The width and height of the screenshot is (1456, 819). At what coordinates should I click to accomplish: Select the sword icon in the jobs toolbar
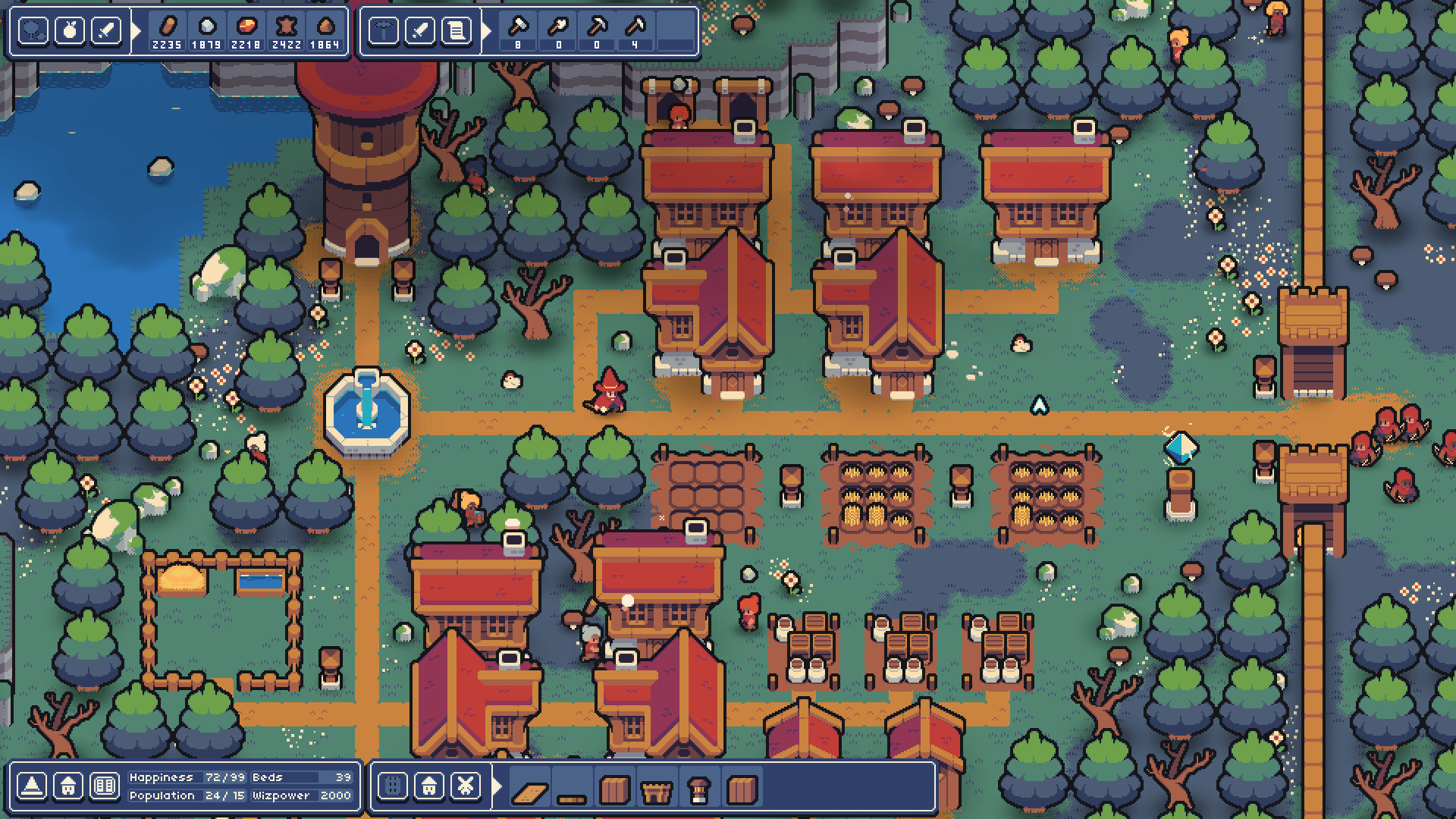click(x=421, y=29)
